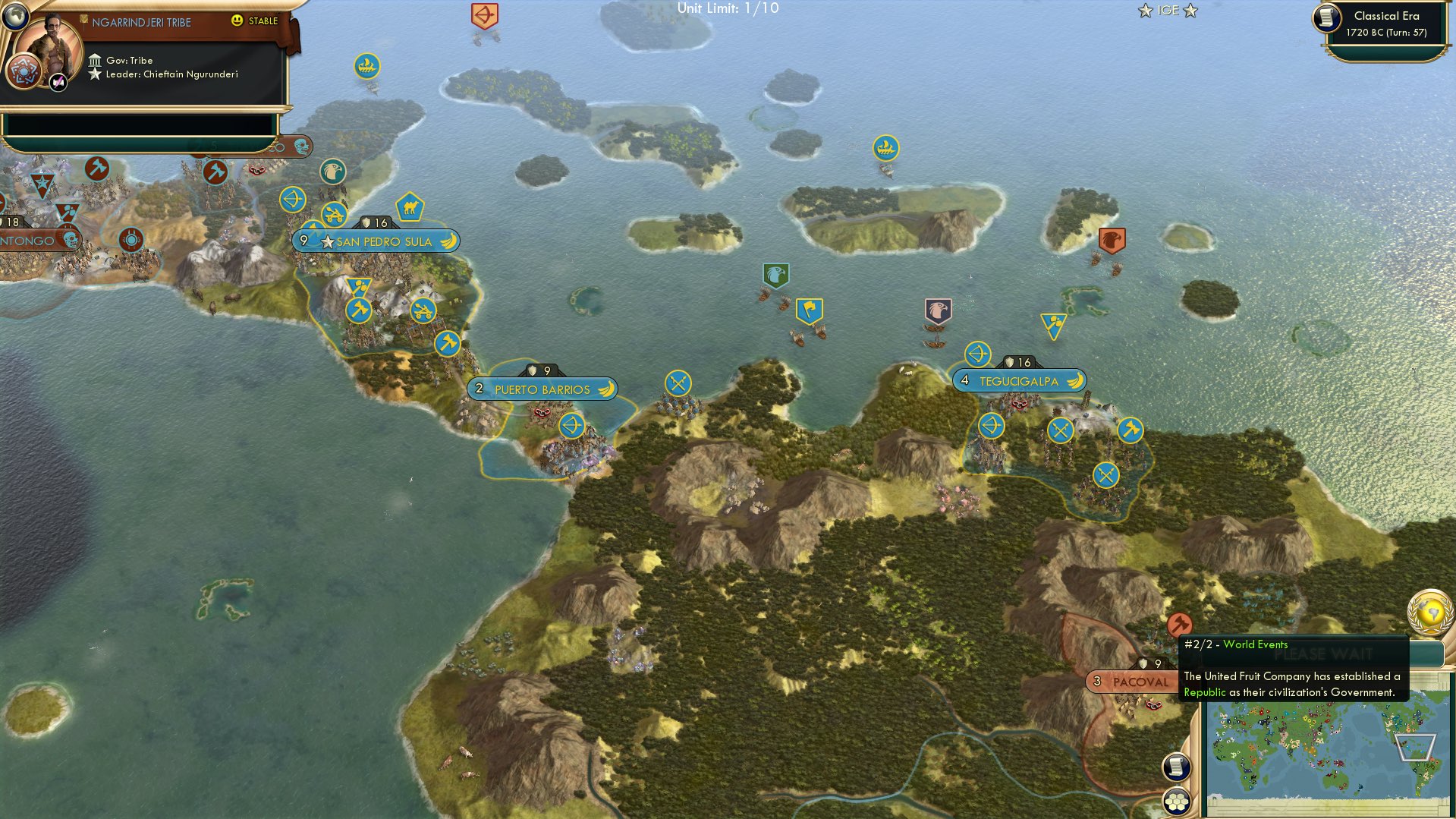Expand the Pacoval city banner

click(1129, 682)
